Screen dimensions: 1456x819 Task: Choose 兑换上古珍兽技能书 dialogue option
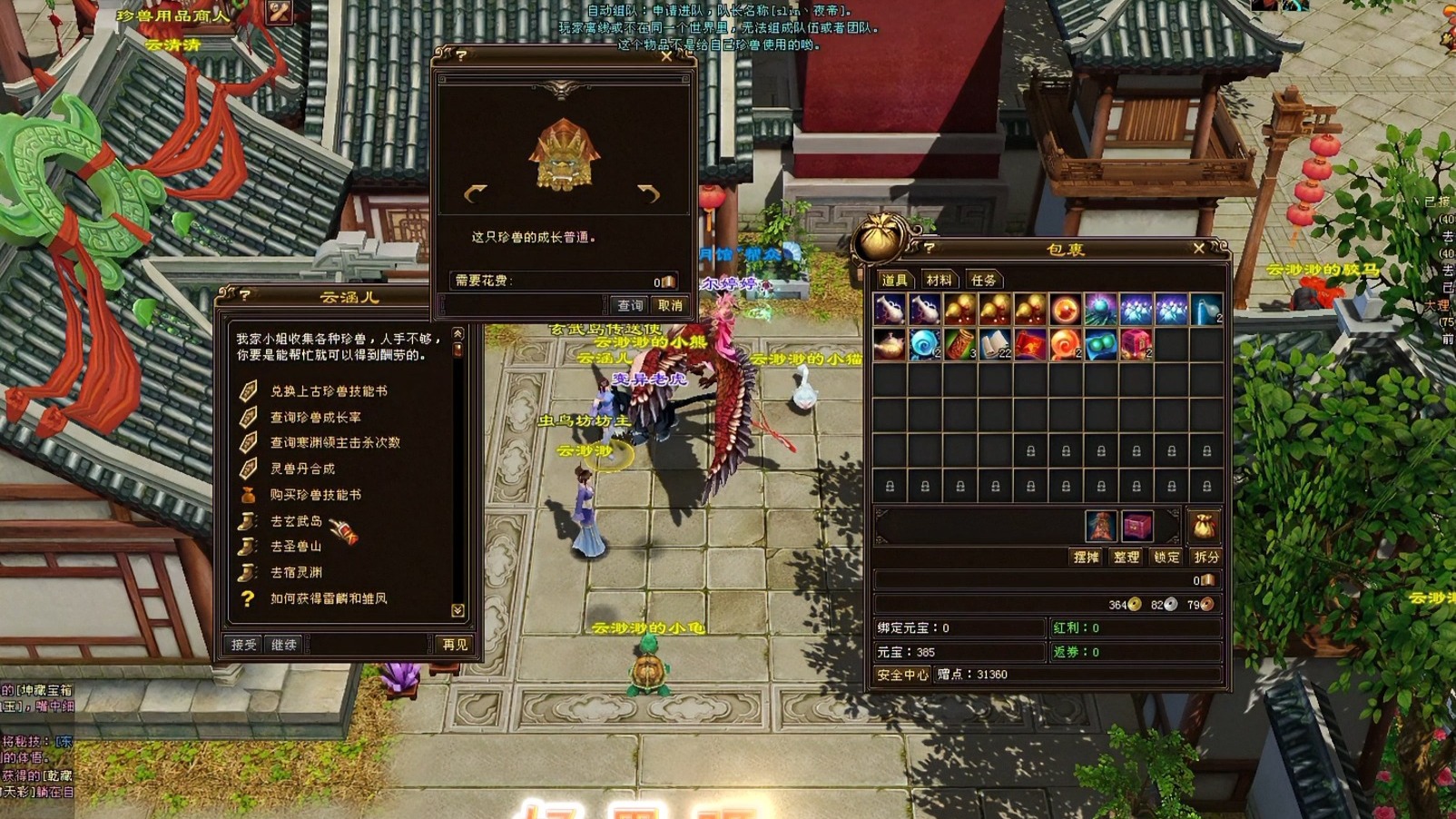pyautogui.click(x=329, y=391)
